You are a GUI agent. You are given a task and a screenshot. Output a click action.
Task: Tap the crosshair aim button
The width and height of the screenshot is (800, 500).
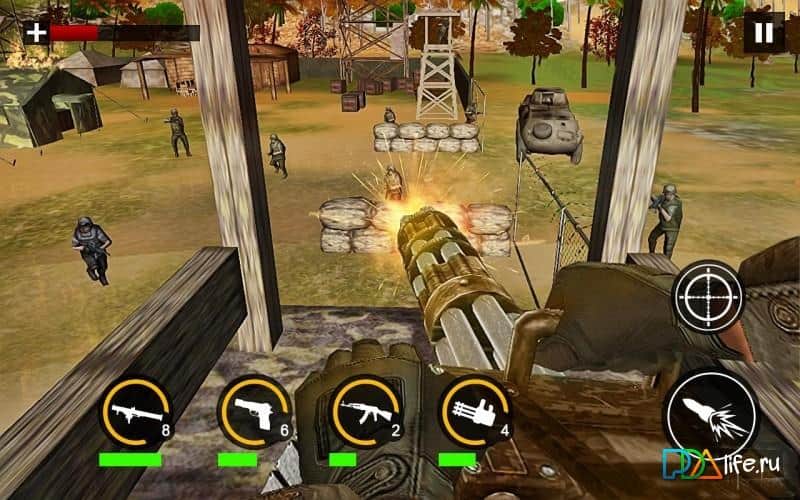708,296
